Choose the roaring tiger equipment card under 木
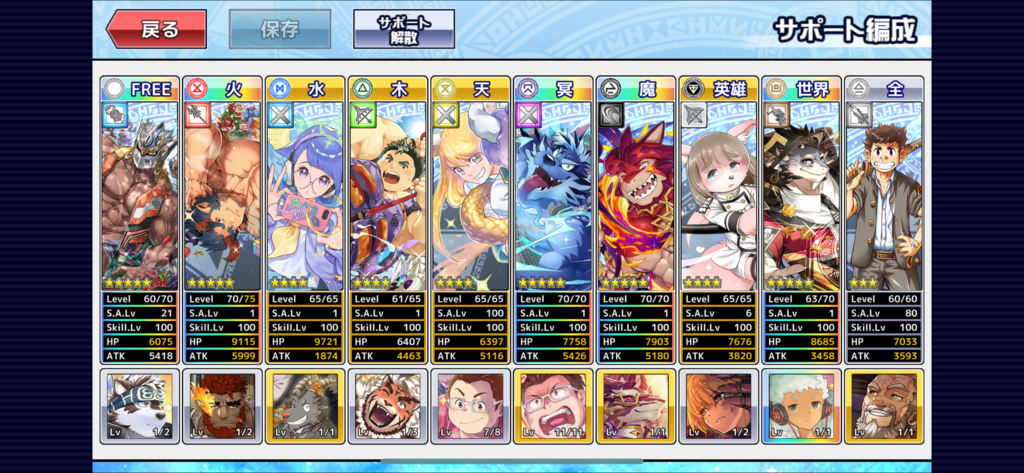 click(x=388, y=406)
